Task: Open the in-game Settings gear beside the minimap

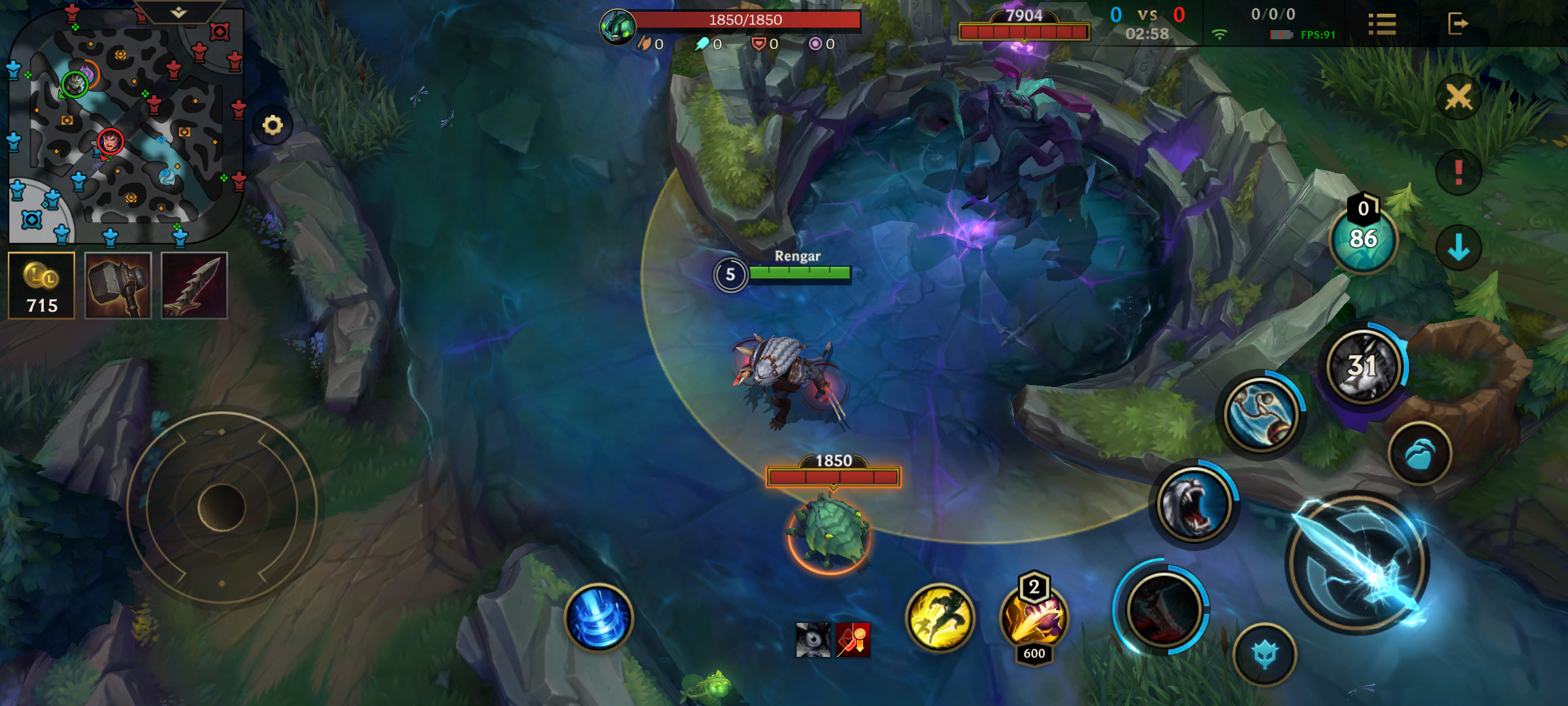Action: click(x=274, y=126)
